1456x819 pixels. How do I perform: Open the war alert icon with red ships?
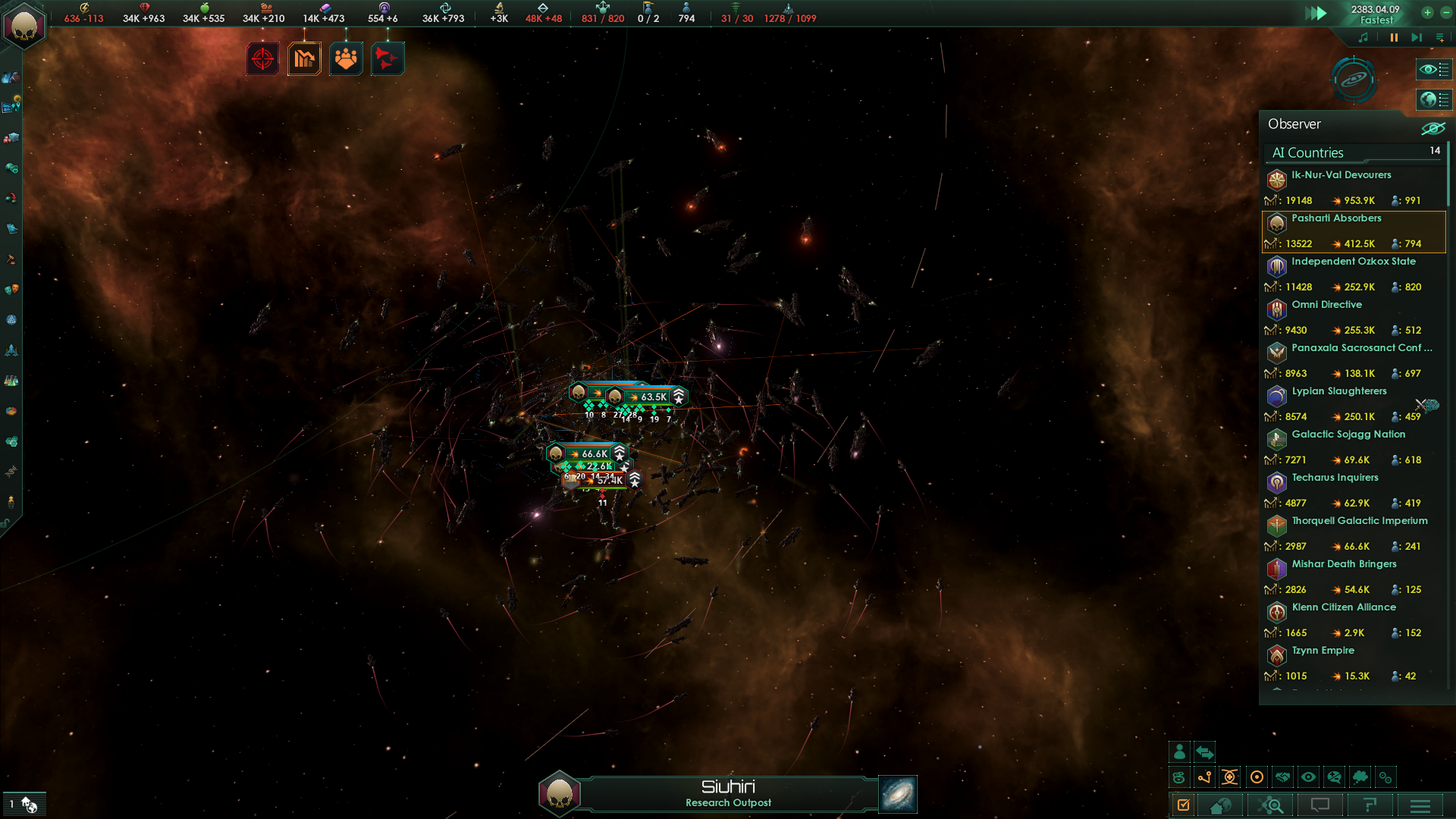(x=387, y=58)
